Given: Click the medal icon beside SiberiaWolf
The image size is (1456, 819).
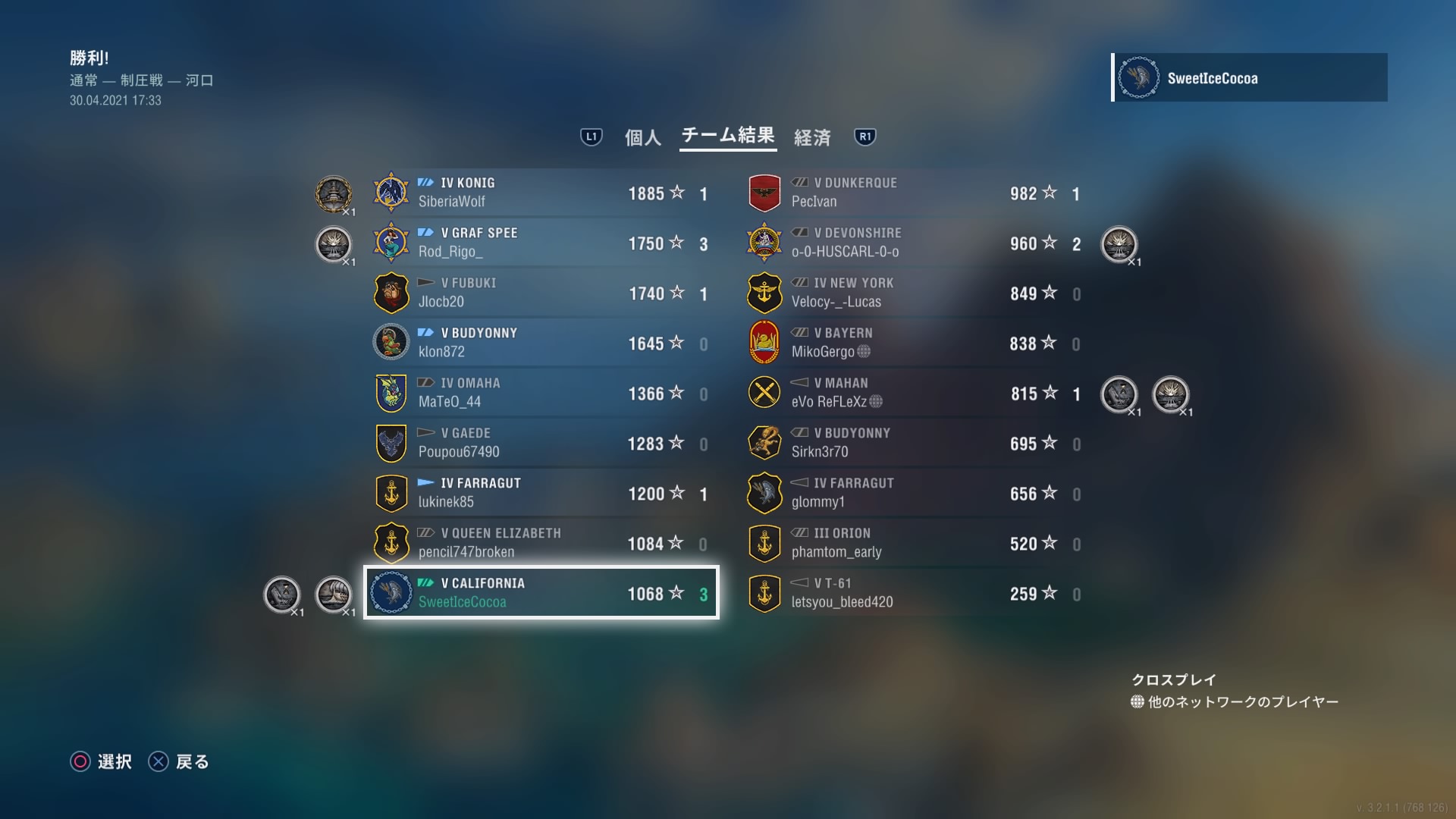Looking at the screenshot, I should coord(334,194).
